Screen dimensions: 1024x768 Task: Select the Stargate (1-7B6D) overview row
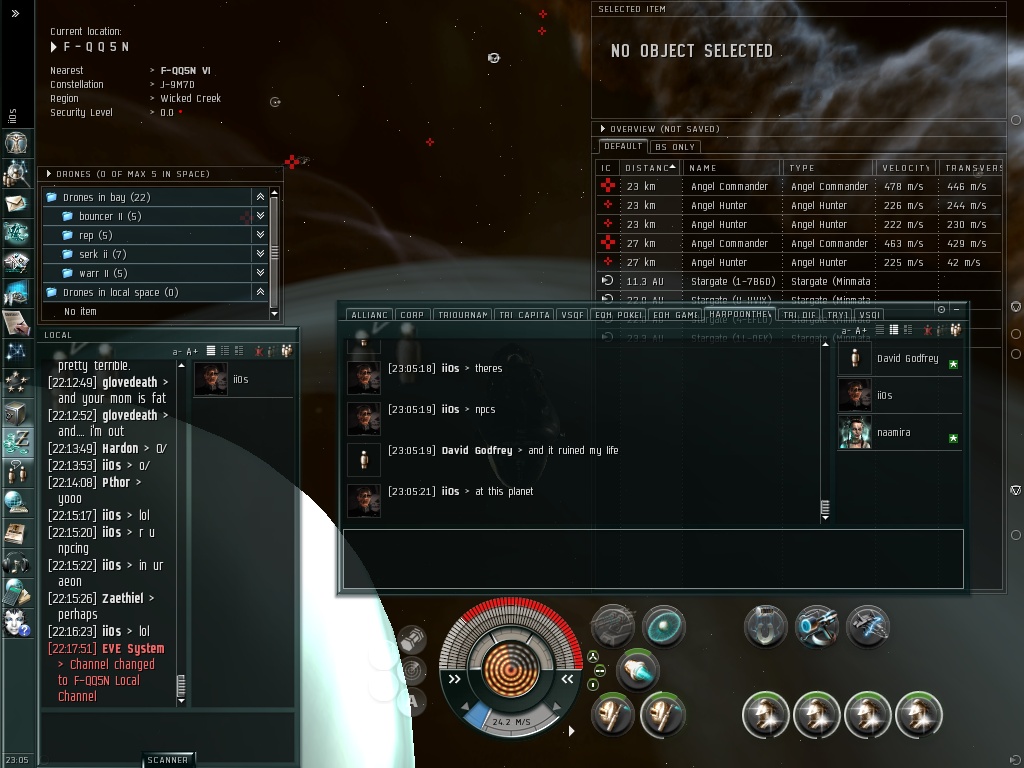pos(729,281)
